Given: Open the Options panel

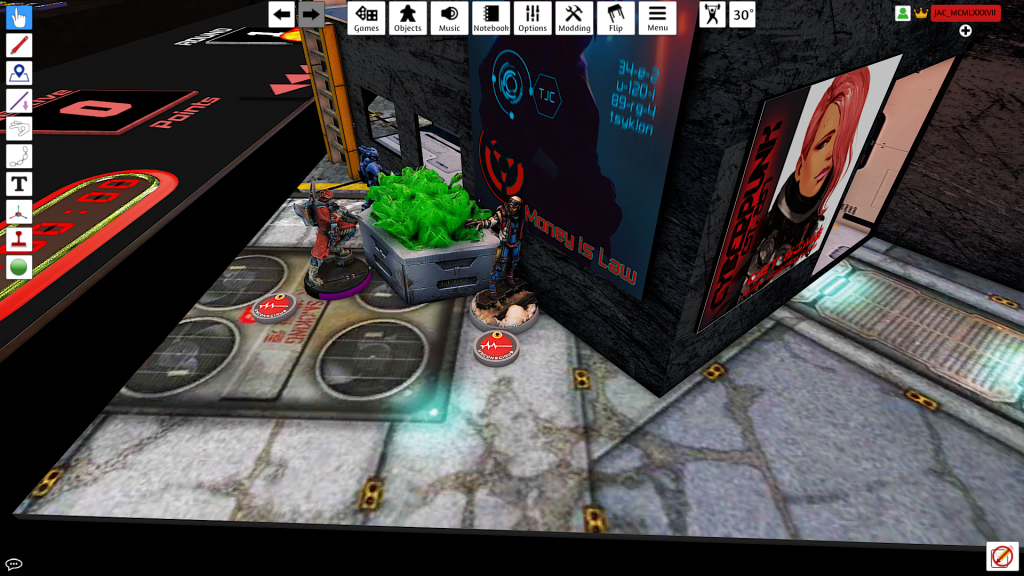Looking at the screenshot, I should click(x=533, y=17).
